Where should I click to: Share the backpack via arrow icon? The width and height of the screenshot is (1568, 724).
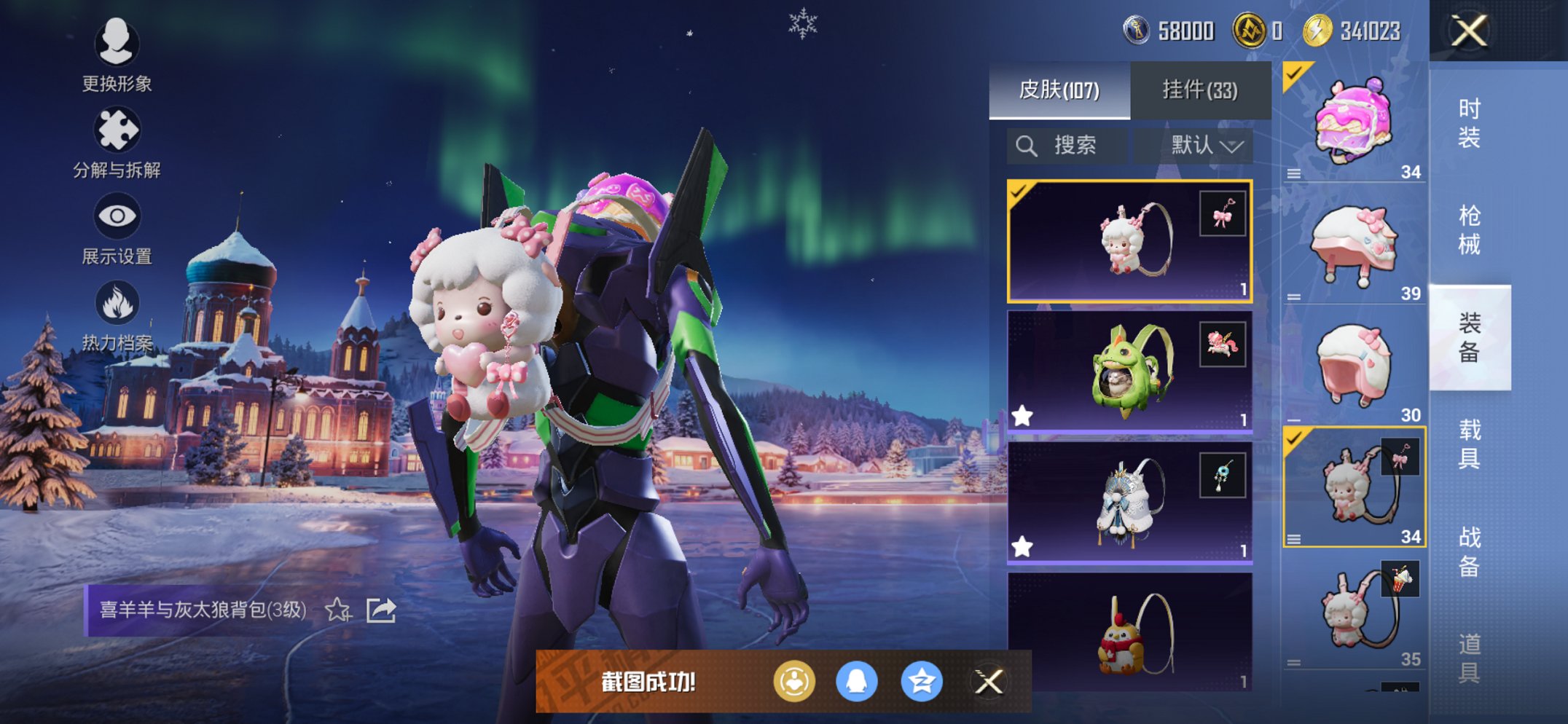[381, 610]
